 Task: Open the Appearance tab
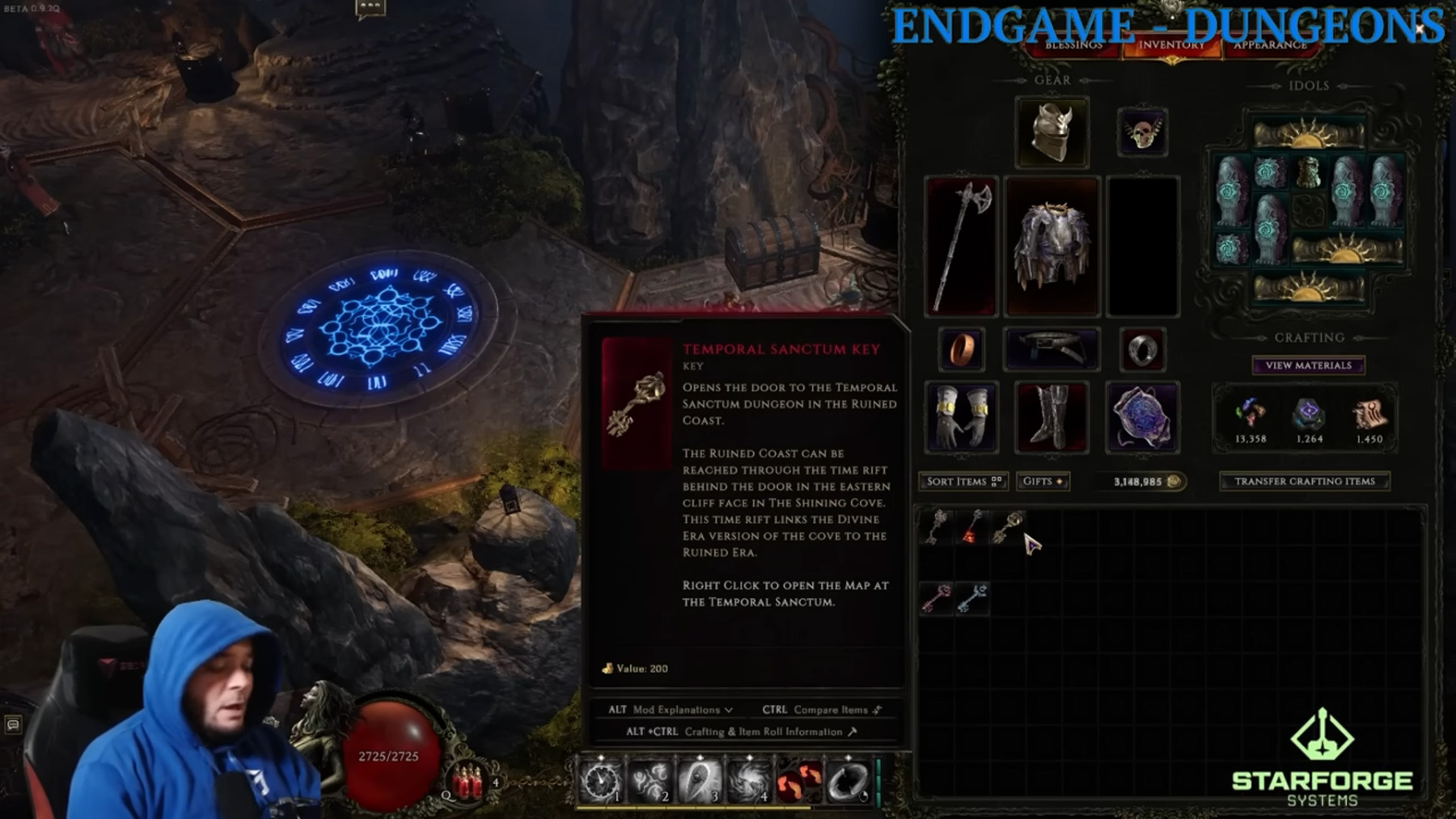tap(1269, 46)
